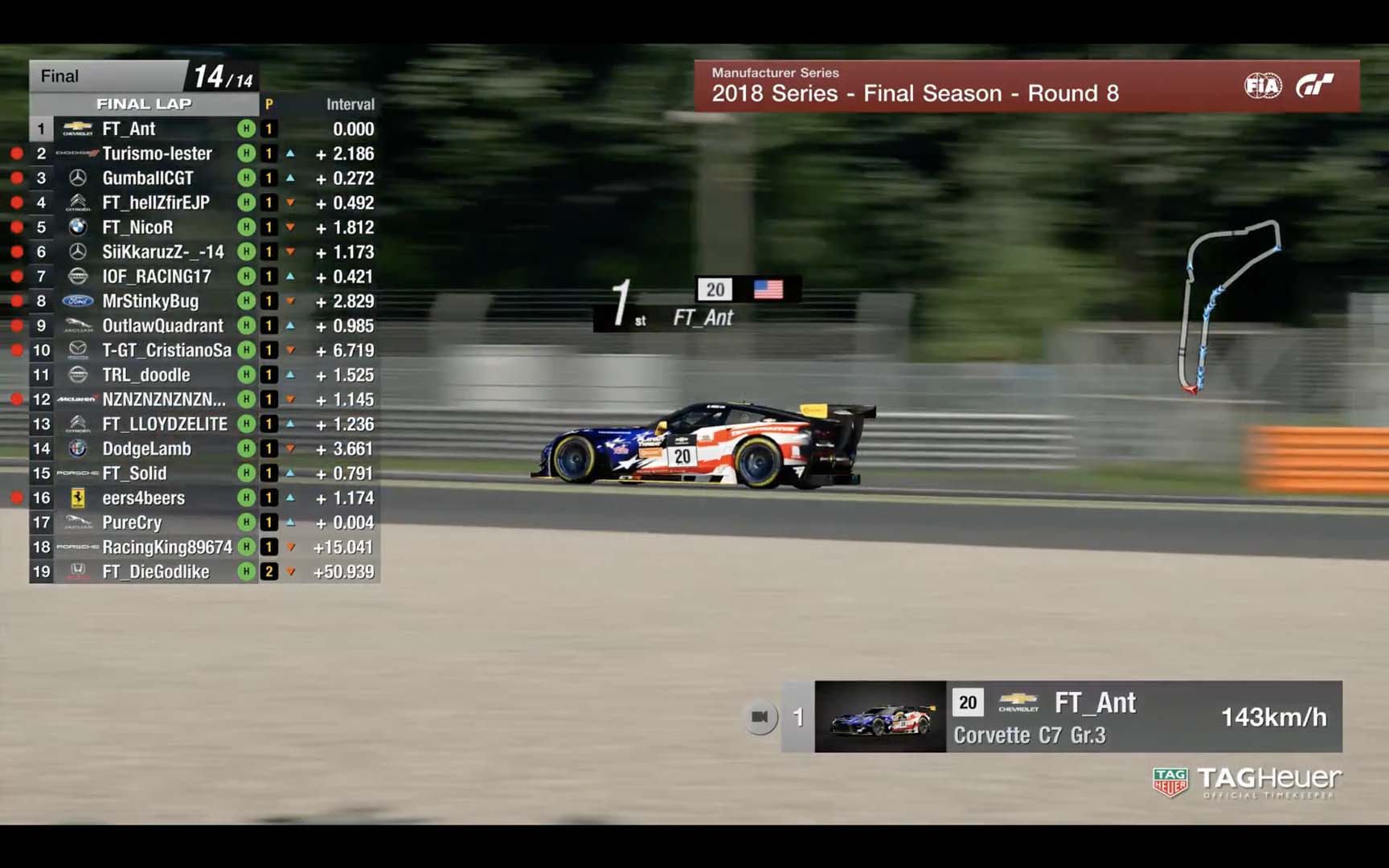
Task: Choose the Turismo-lester leaderboard row
Action: (157, 154)
